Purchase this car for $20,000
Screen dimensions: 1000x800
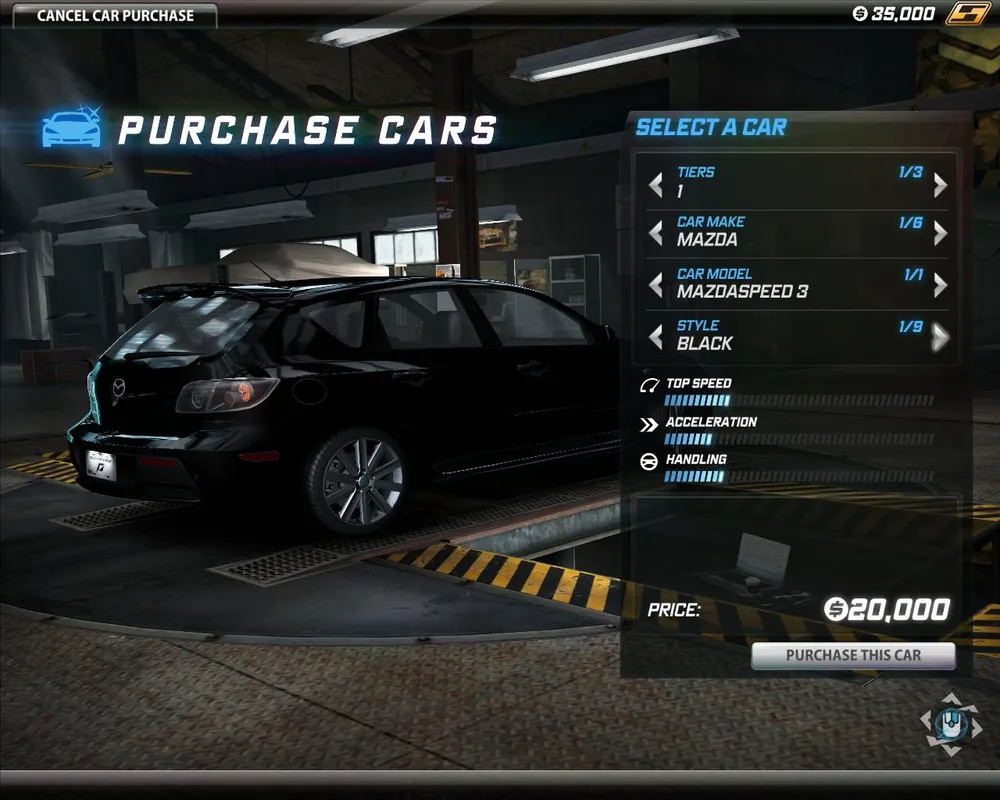pos(853,656)
